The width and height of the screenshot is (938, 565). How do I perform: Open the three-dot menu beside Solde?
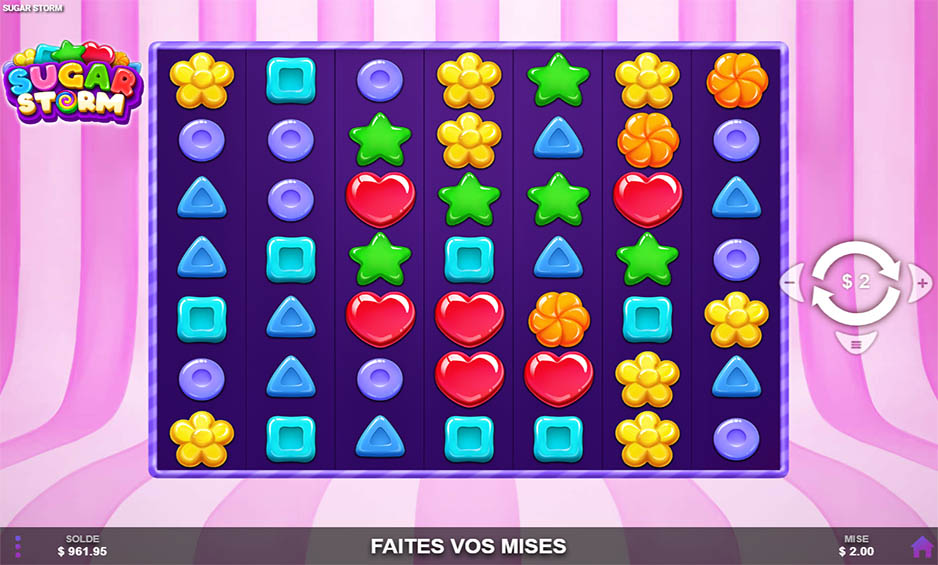pyautogui.click(x=18, y=546)
